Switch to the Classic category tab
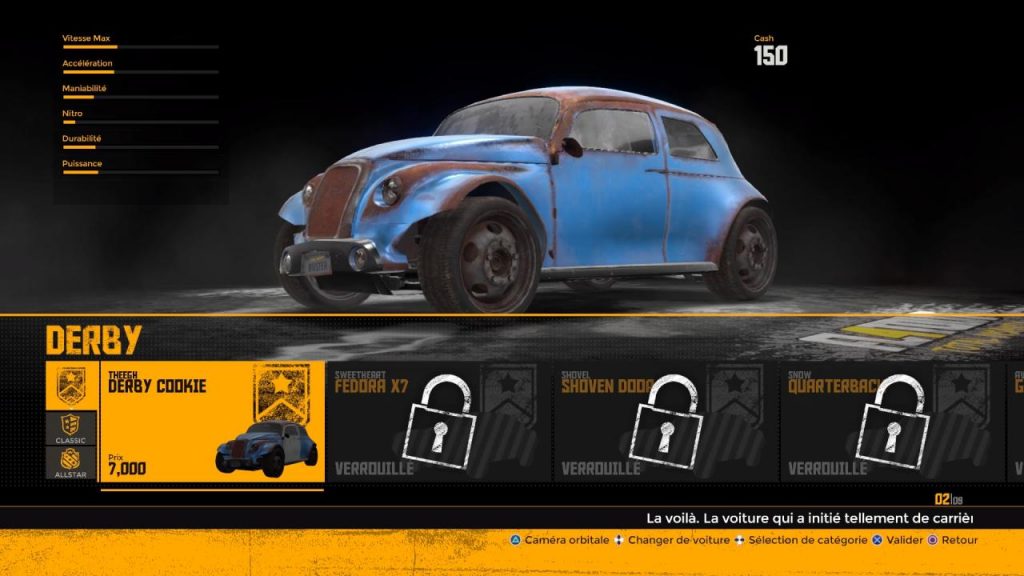Screen dimensions: 1024x576 [73, 428]
